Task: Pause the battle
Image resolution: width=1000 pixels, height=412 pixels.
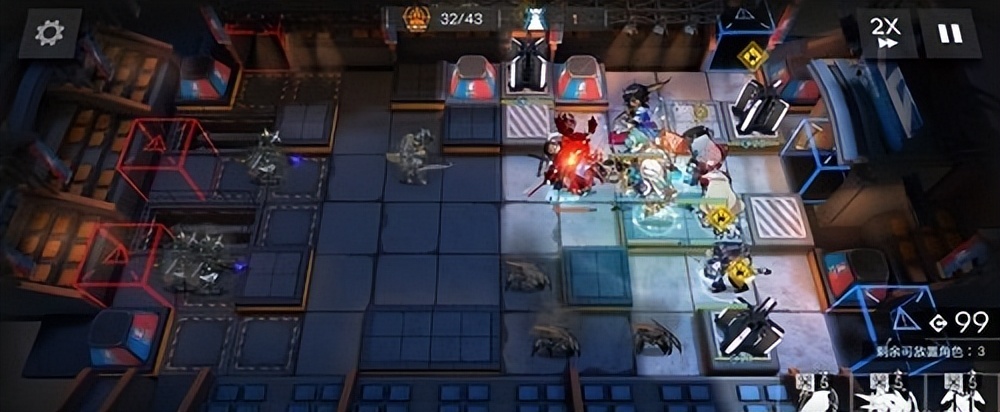Action: coord(949,34)
